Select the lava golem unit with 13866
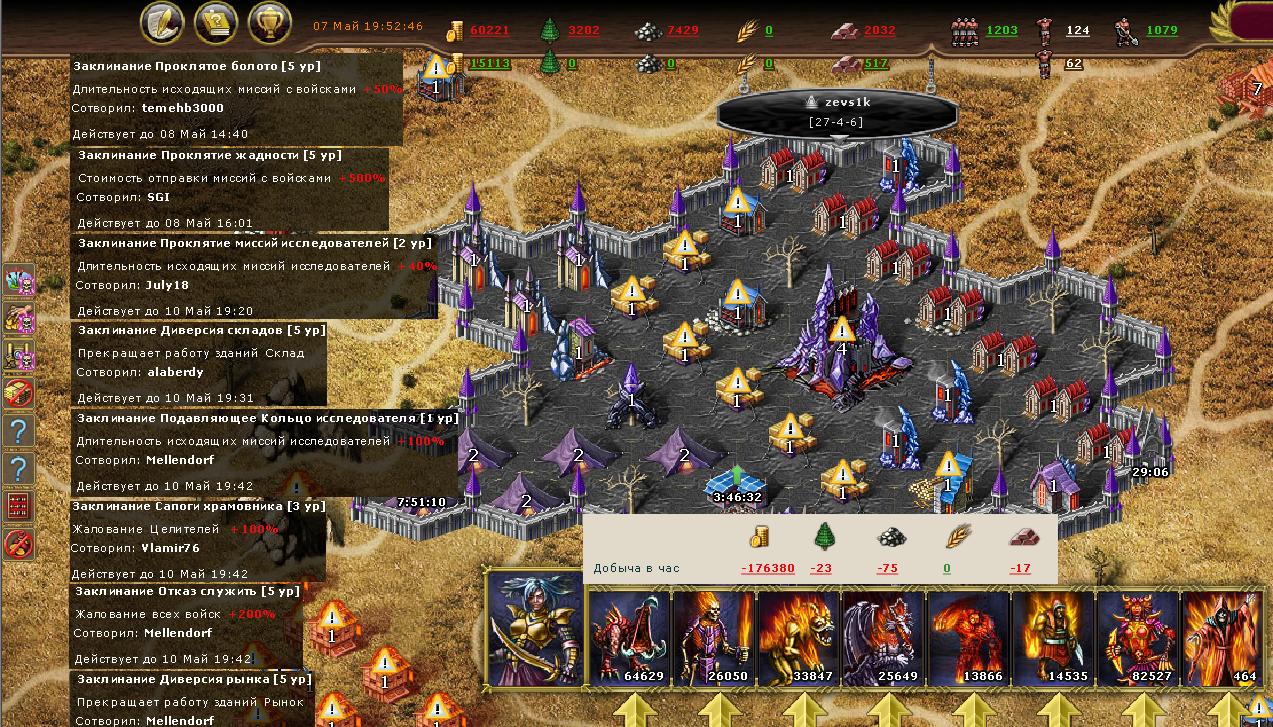The height and width of the screenshot is (727, 1273). (968, 638)
